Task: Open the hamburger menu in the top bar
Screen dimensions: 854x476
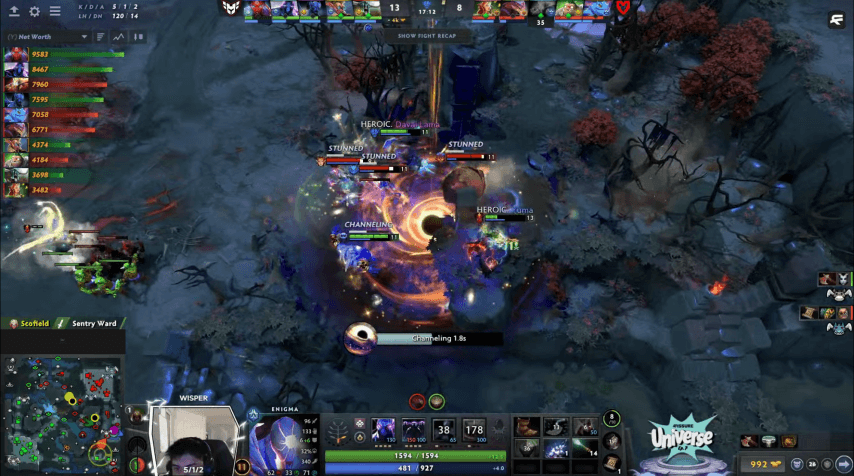Action: point(54,12)
